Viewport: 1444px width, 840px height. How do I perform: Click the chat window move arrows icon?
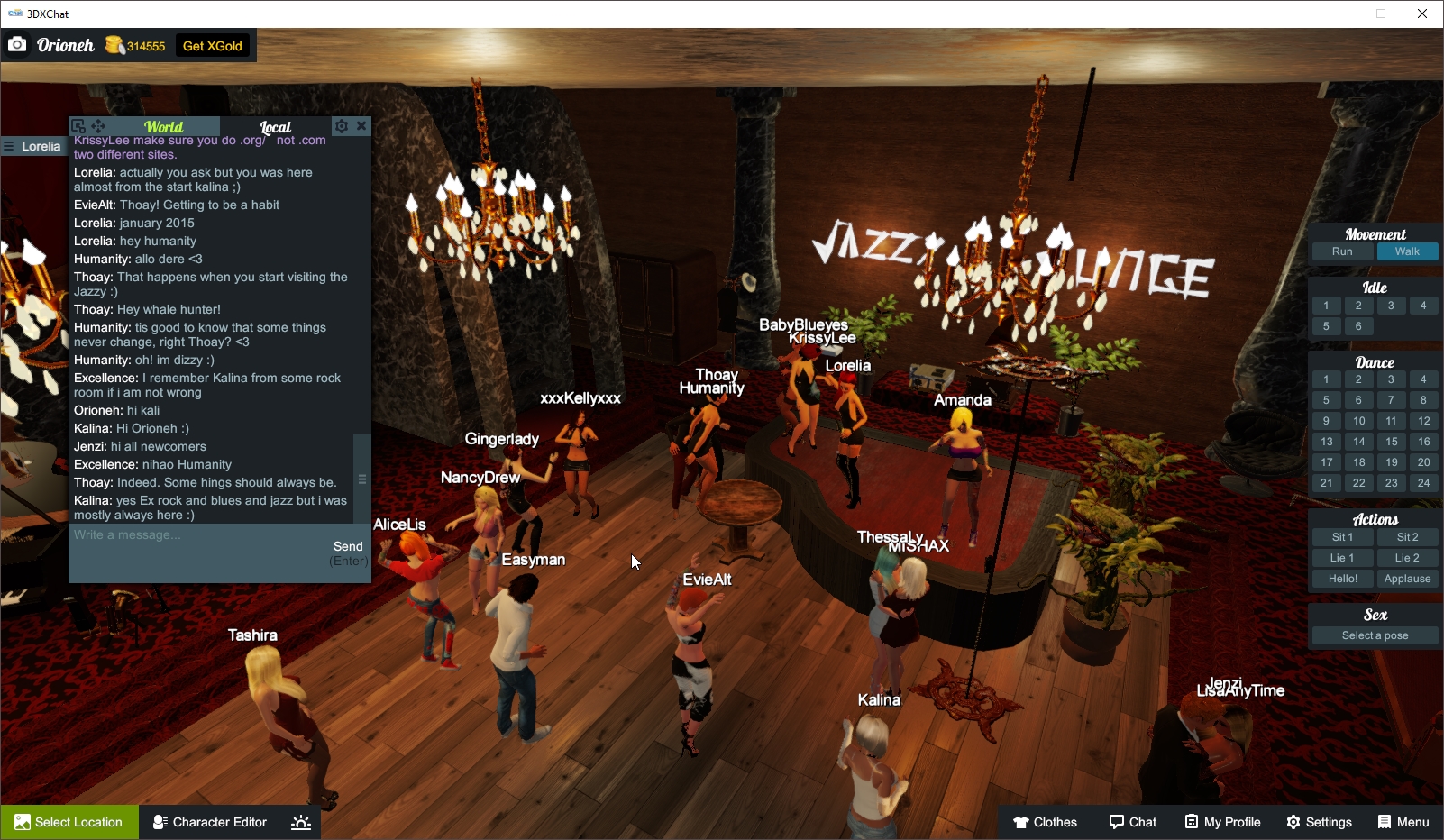97,125
